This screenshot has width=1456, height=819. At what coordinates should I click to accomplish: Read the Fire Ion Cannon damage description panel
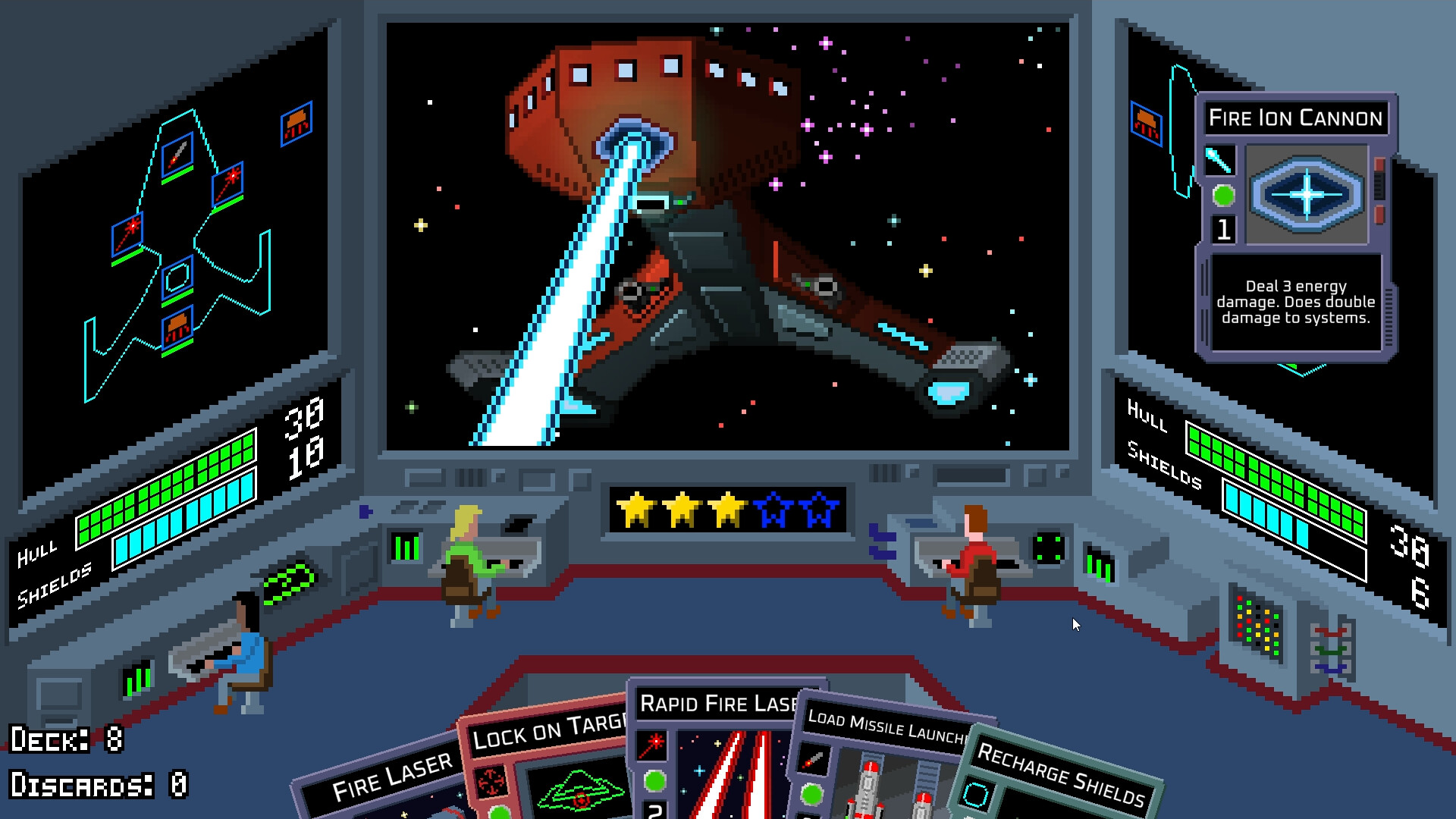[1297, 302]
